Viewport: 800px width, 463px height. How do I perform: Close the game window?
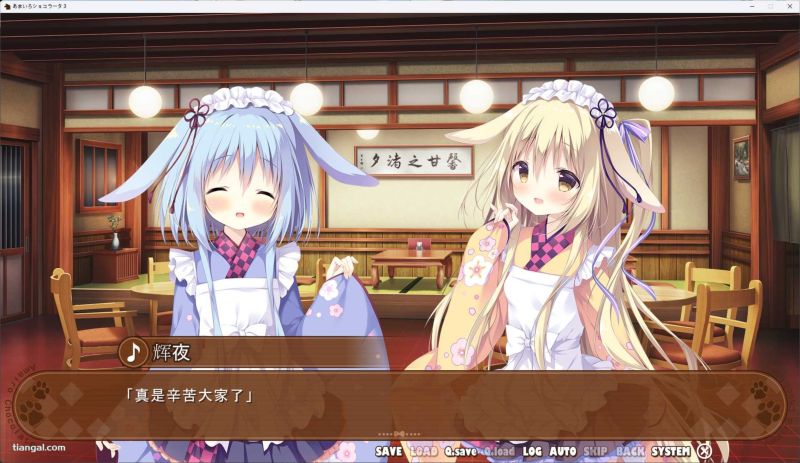click(784, 6)
